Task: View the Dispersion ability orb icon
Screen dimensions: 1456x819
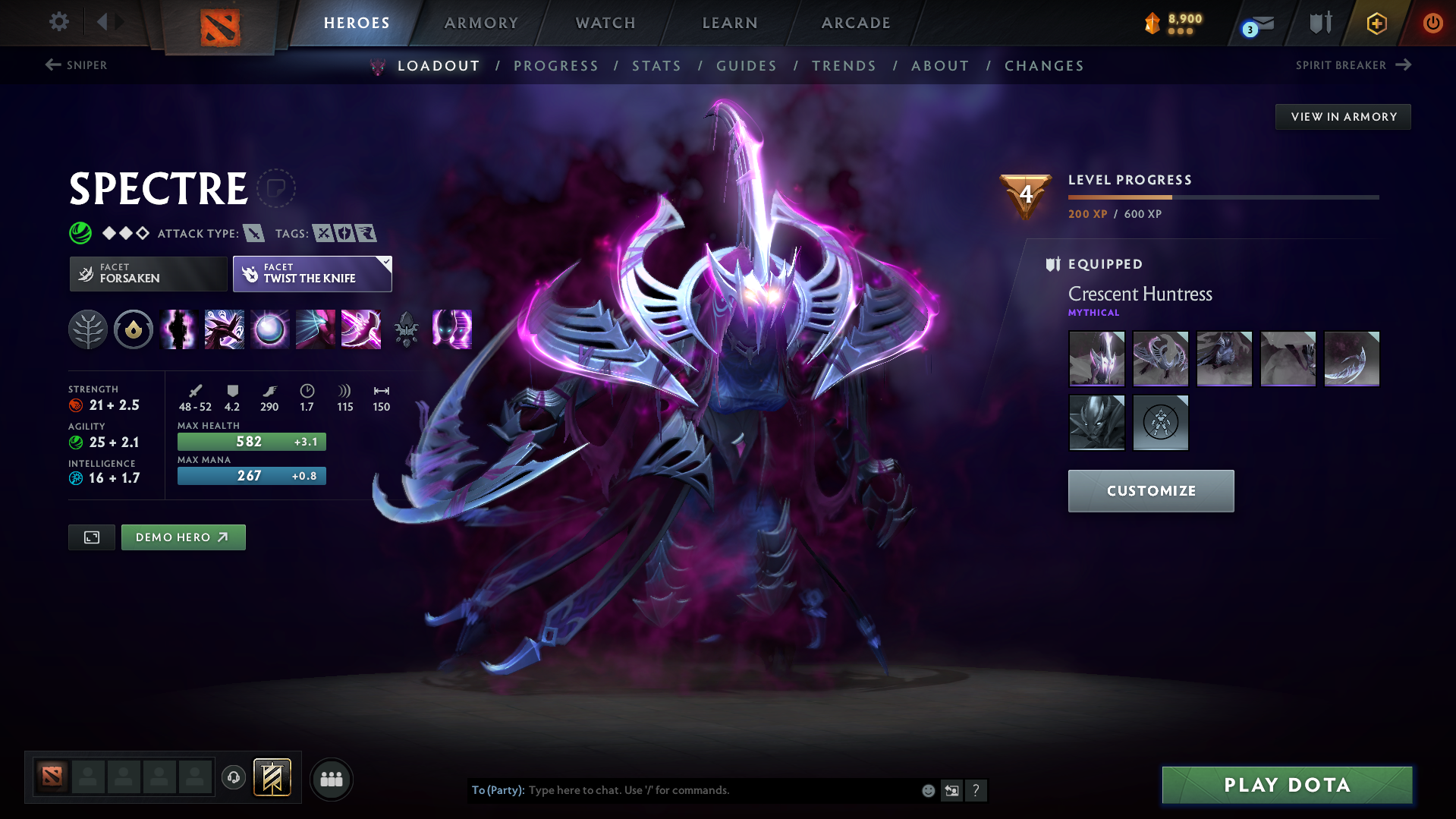Action: 269,329
